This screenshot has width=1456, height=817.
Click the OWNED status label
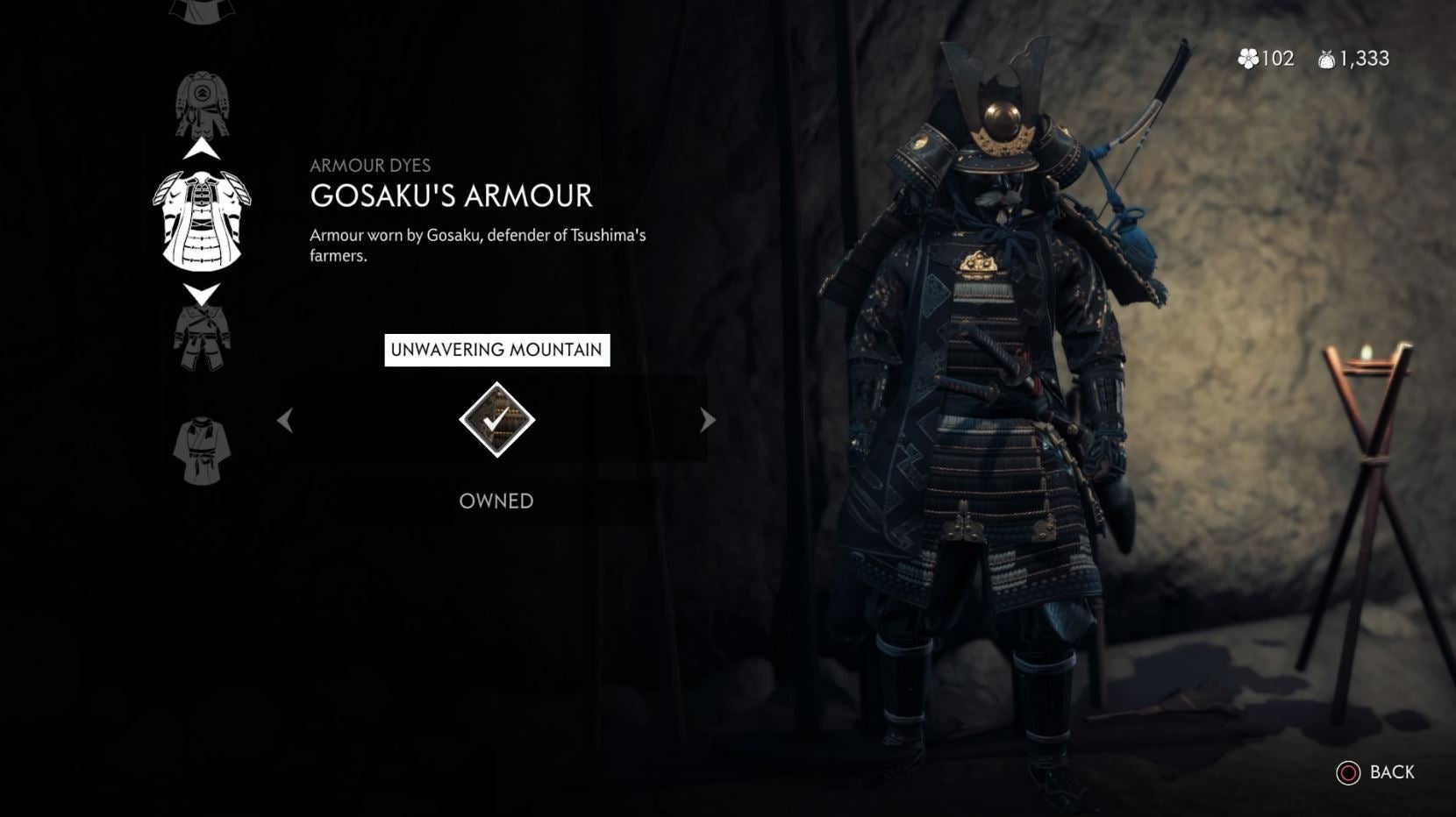pyautogui.click(x=496, y=501)
